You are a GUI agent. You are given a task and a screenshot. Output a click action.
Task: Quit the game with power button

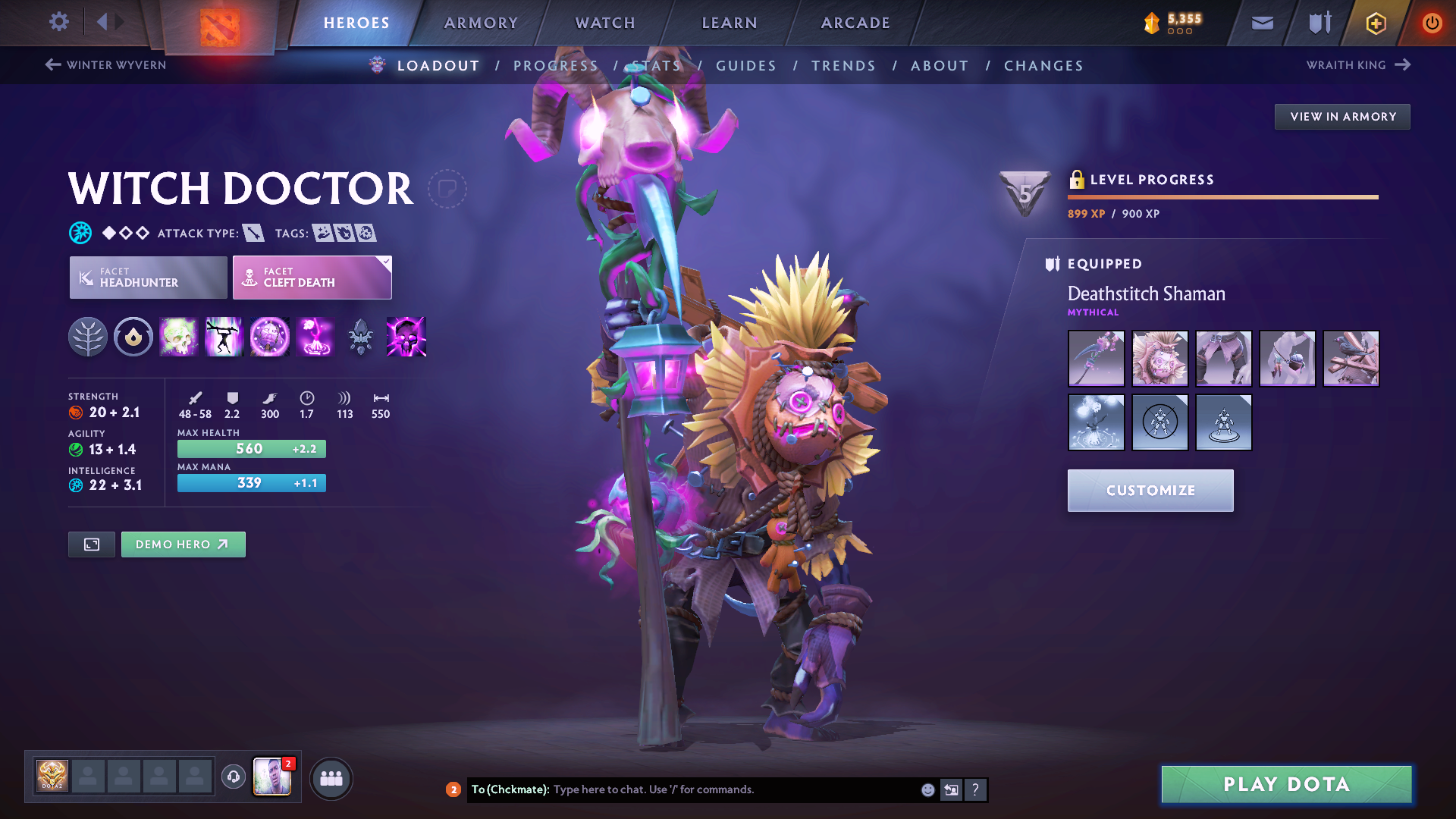coord(1432,23)
